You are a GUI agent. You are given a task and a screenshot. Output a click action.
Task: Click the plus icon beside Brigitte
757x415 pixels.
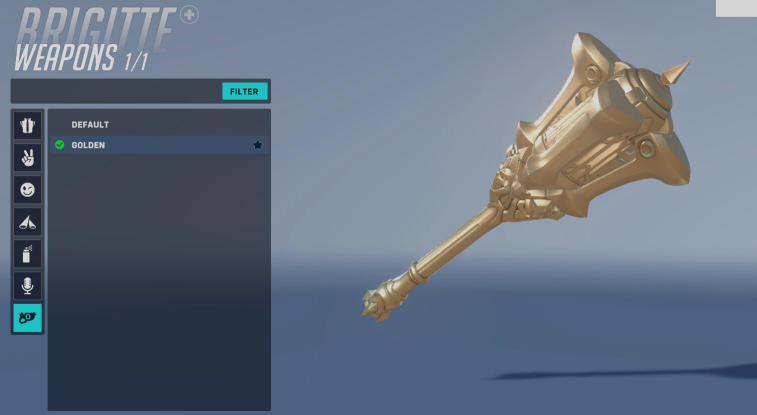coord(190,15)
